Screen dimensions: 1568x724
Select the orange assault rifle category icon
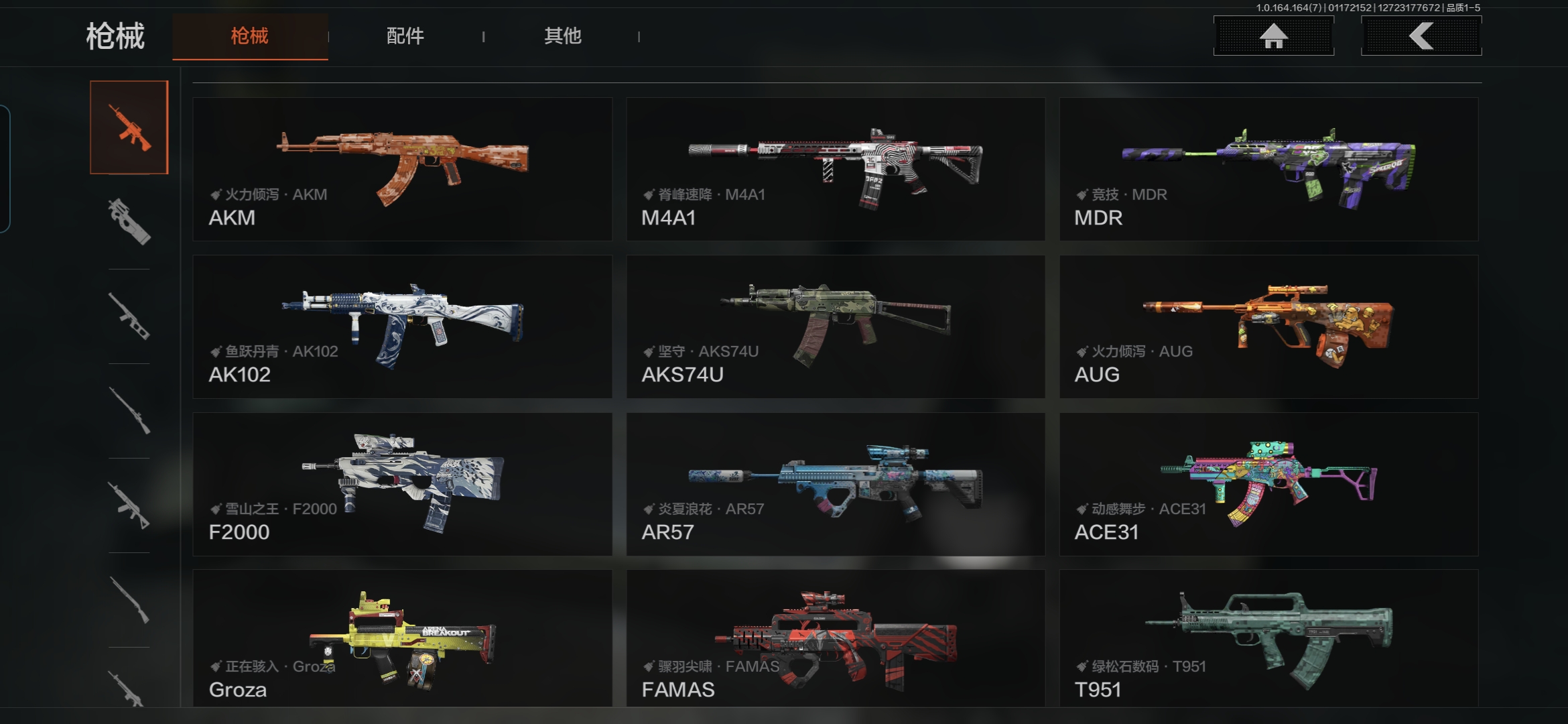pos(129,127)
